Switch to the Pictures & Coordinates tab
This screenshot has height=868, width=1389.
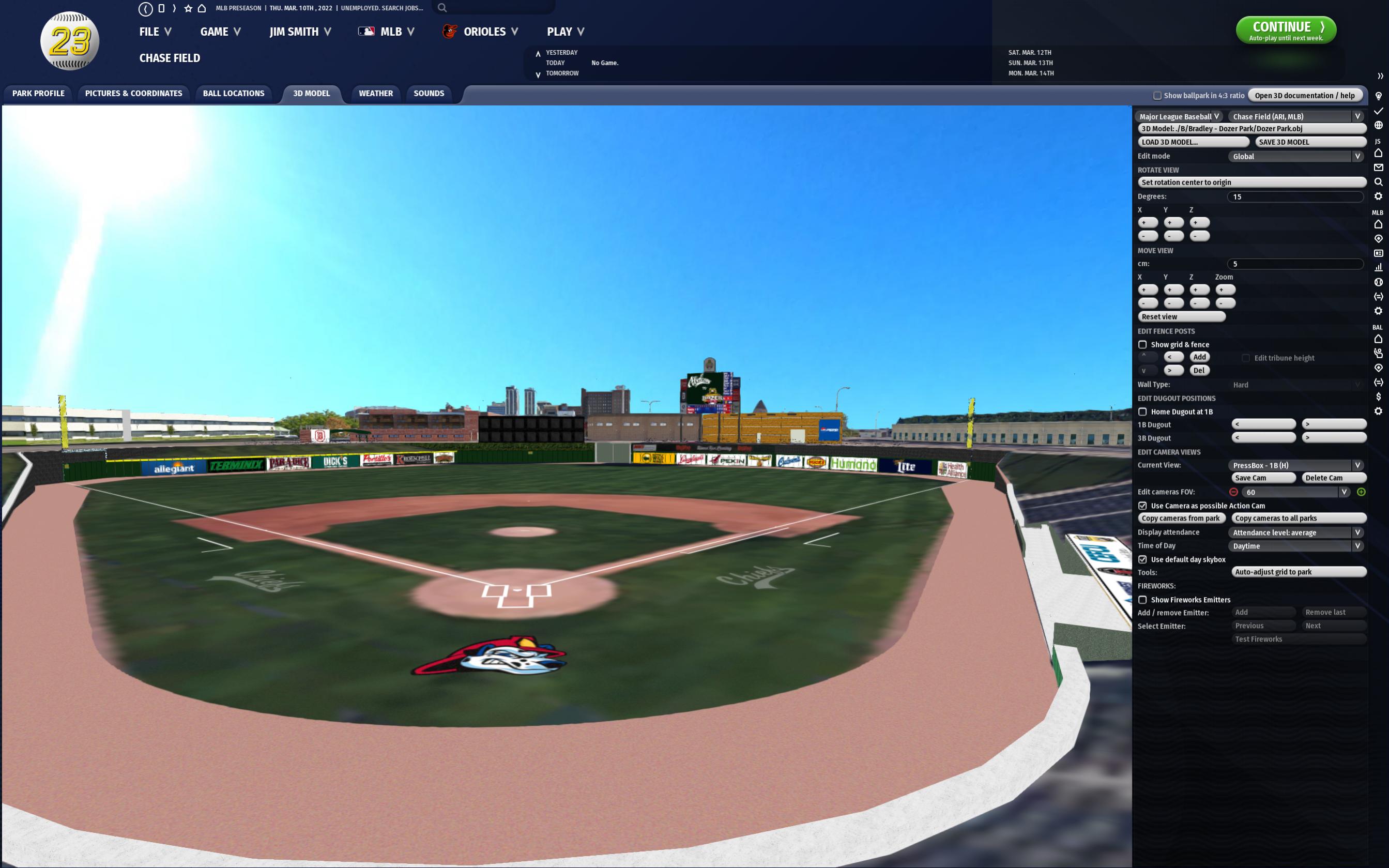pyautogui.click(x=134, y=94)
